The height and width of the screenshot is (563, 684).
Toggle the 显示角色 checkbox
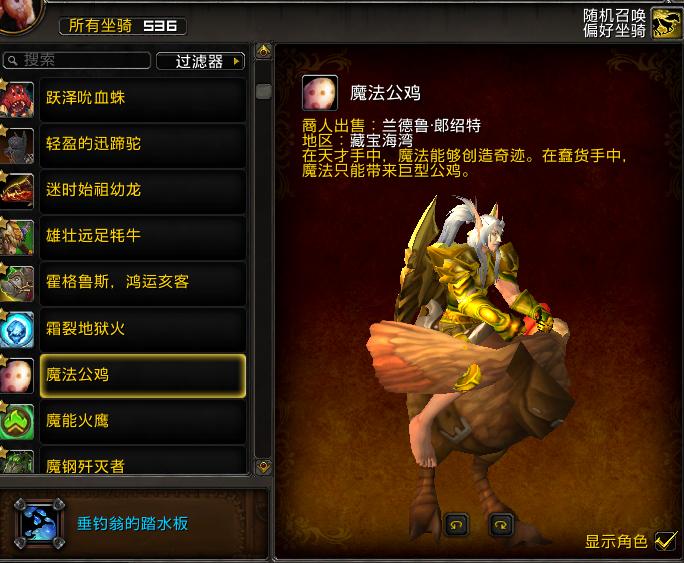coord(665,541)
